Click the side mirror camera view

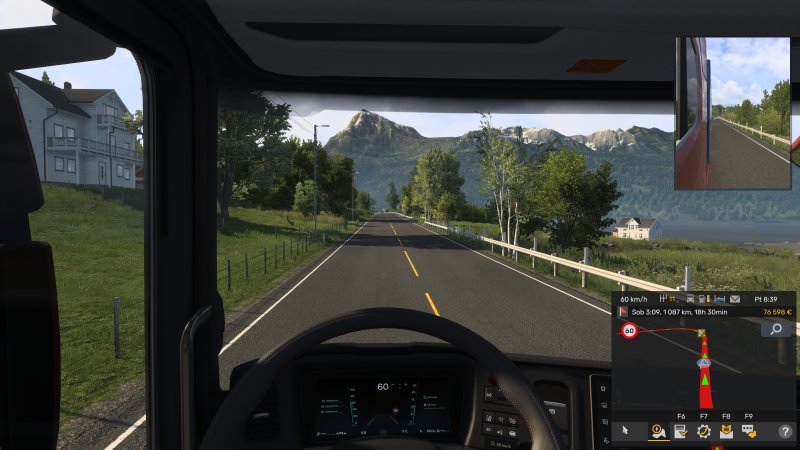tap(733, 113)
